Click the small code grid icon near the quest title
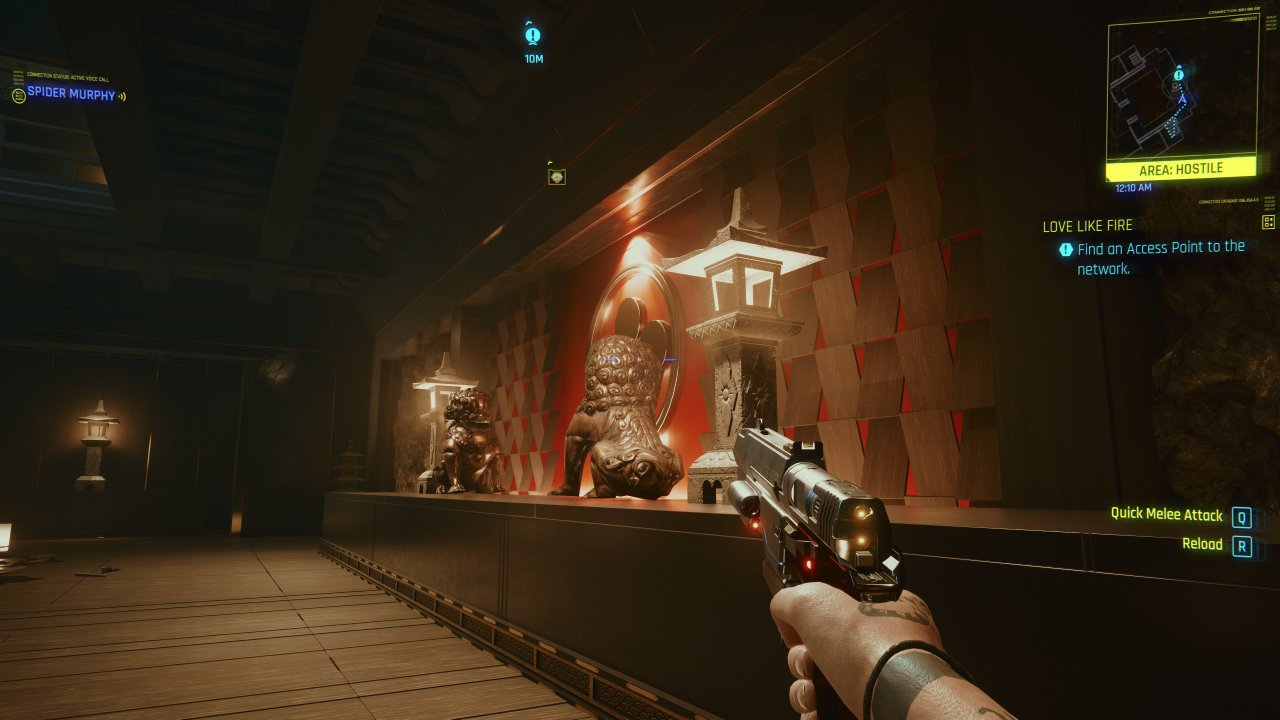The height and width of the screenshot is (720, 1280). 1267,223
